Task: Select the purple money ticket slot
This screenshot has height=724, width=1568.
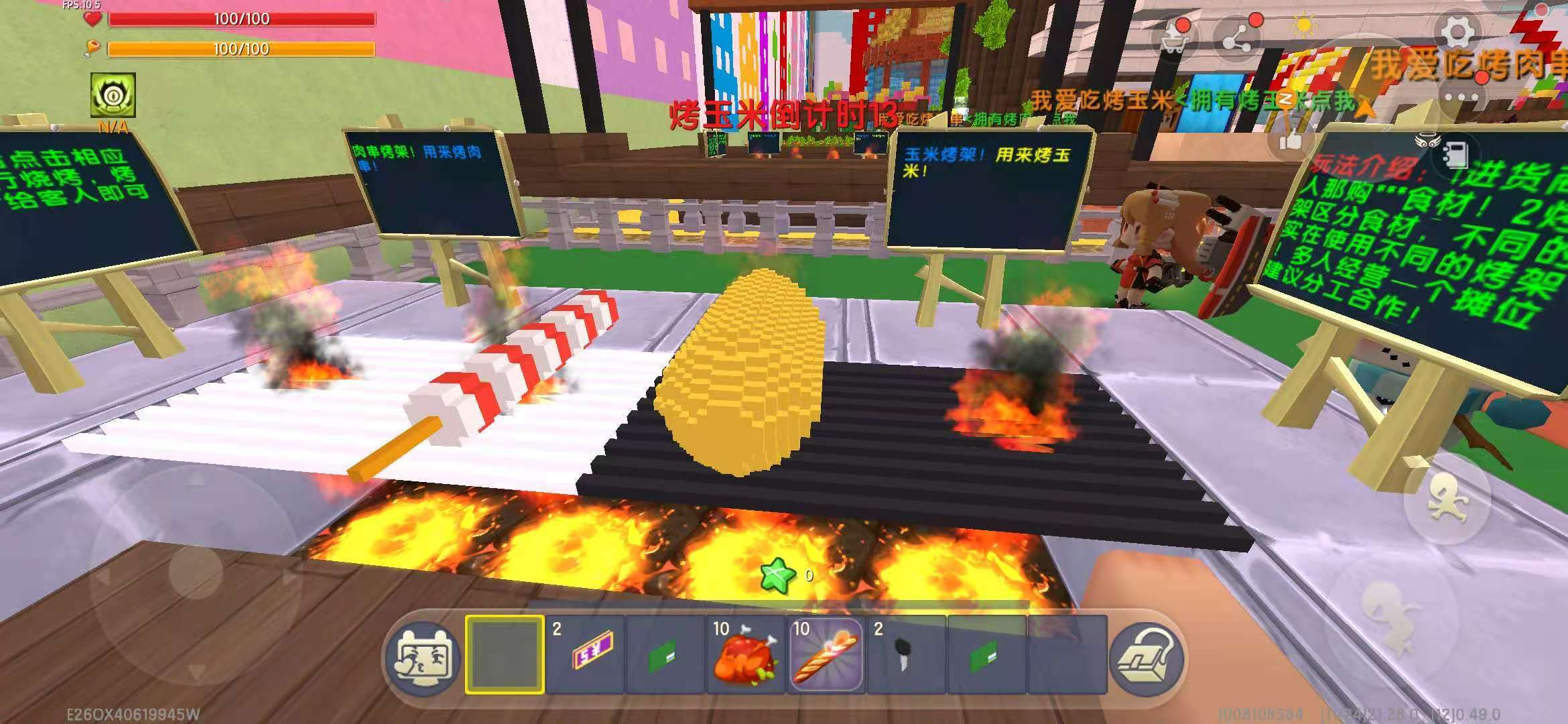Action: point(585,655)
